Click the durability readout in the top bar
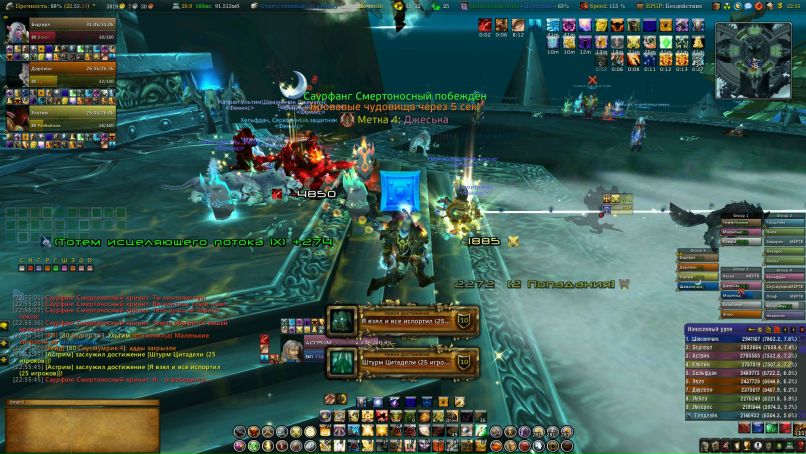806x454 pixels. pos(47,6)
